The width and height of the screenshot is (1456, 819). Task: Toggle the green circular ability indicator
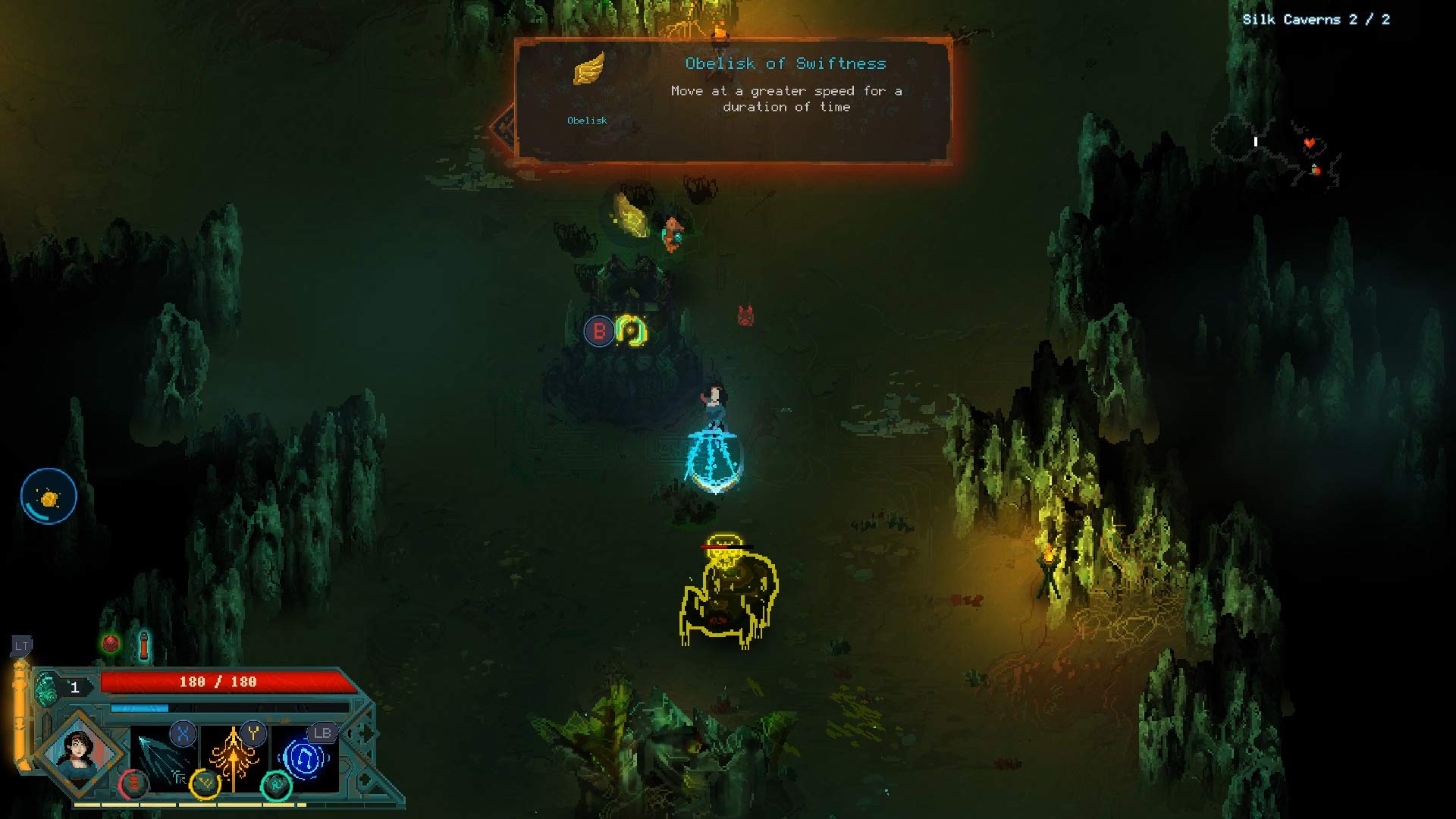tap(278, 786)
